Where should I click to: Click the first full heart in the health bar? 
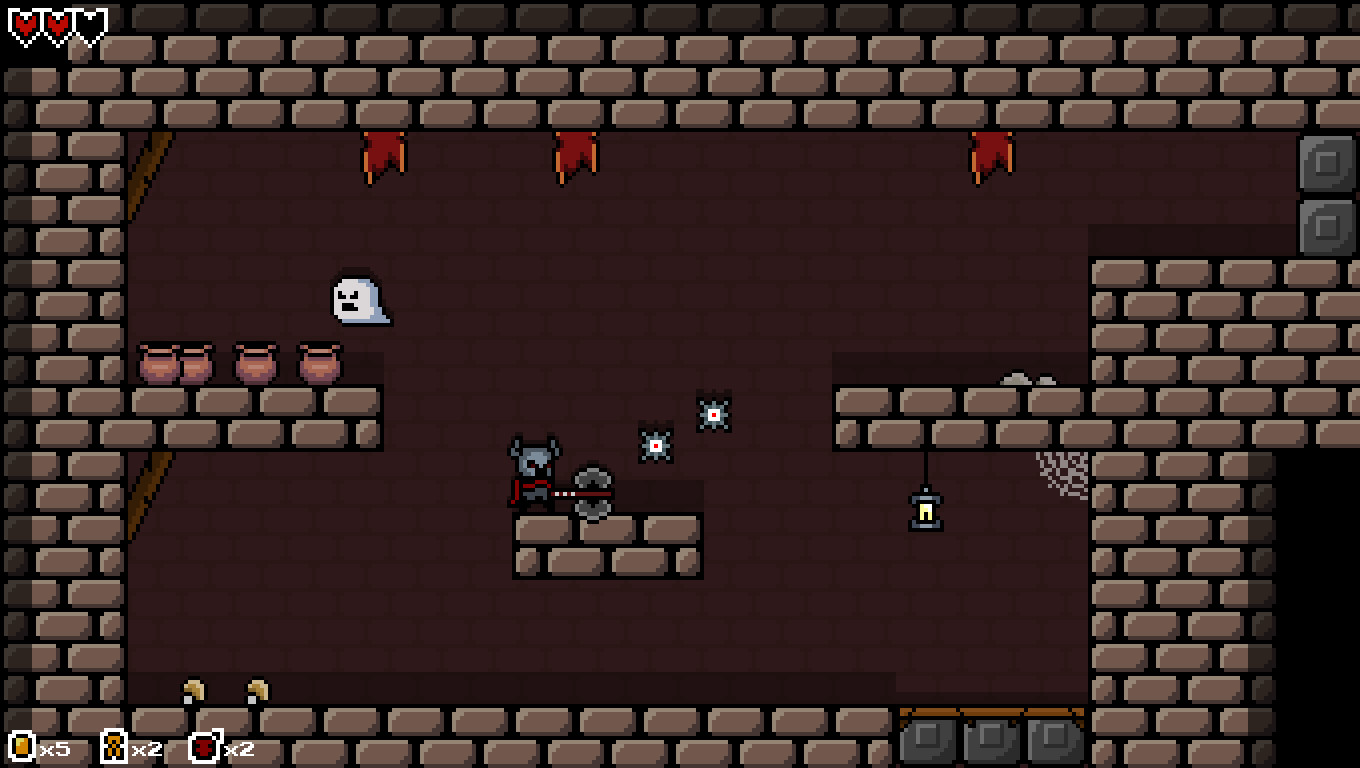(27, 23)
